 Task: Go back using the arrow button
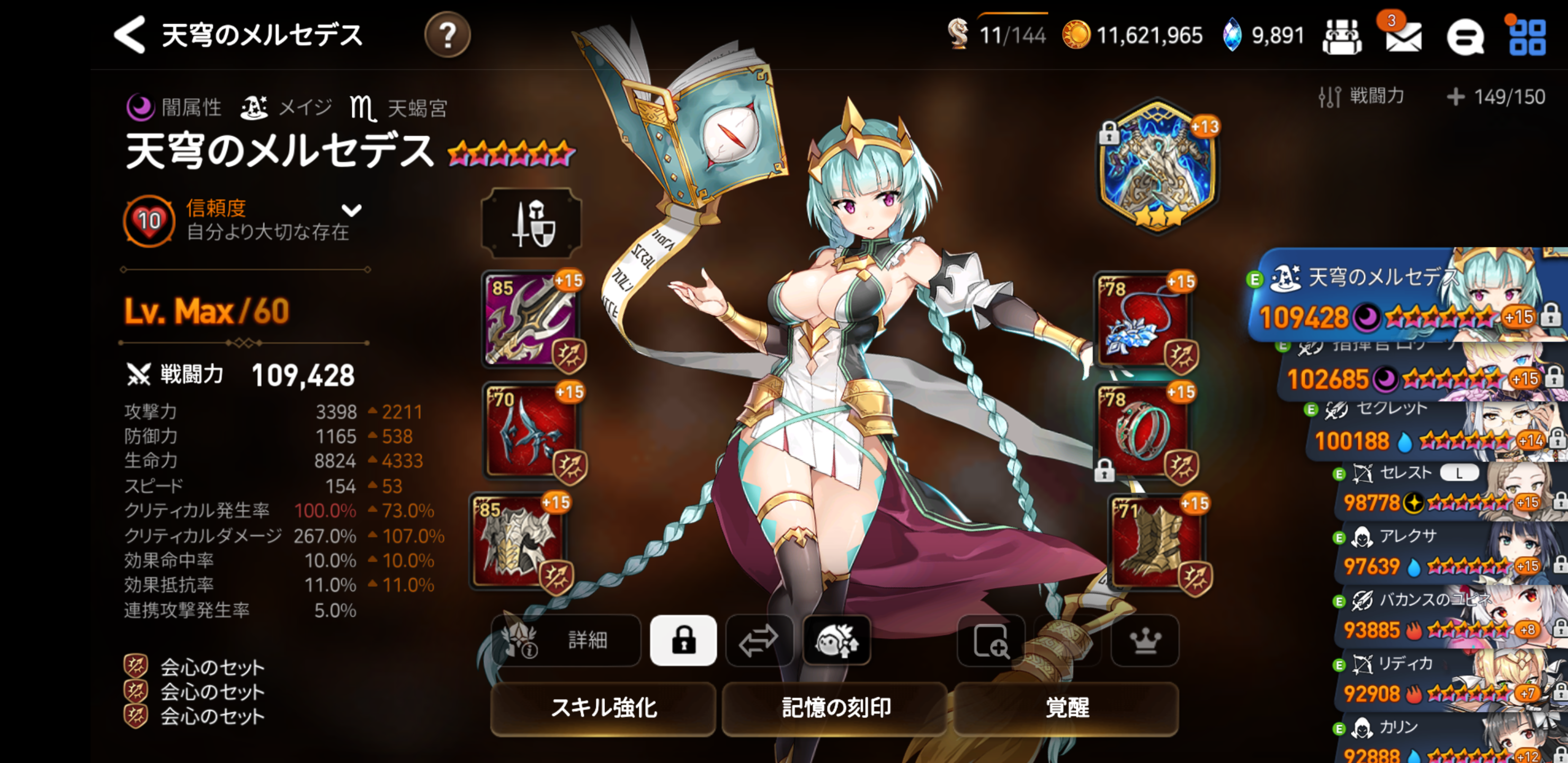pyautogui.click(x=130, y=35)
